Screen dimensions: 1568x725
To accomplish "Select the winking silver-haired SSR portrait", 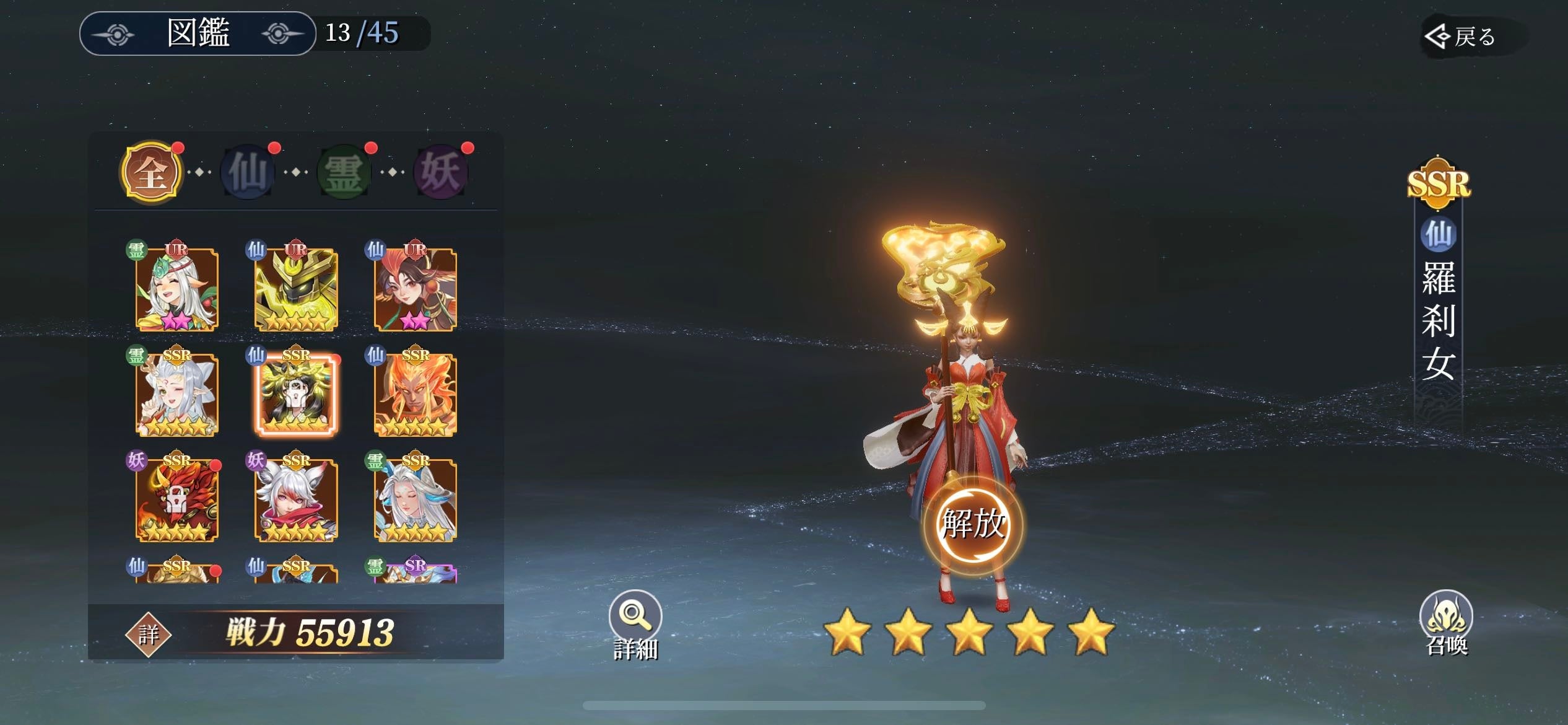I will tap(177, 395).
